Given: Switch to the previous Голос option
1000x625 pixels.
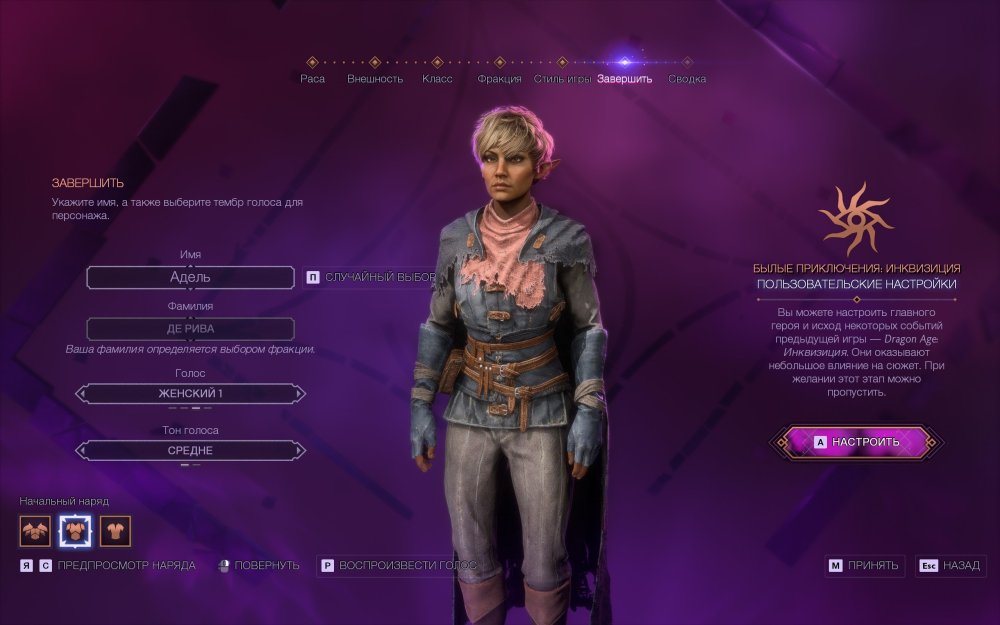Looking at the screenshot, I should [82, 394].
